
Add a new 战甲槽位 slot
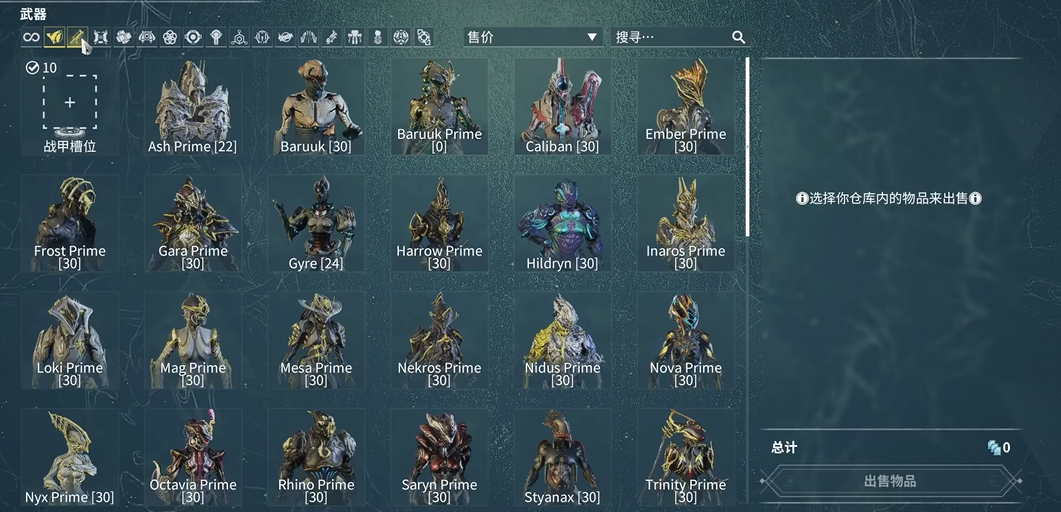[70, 103]
